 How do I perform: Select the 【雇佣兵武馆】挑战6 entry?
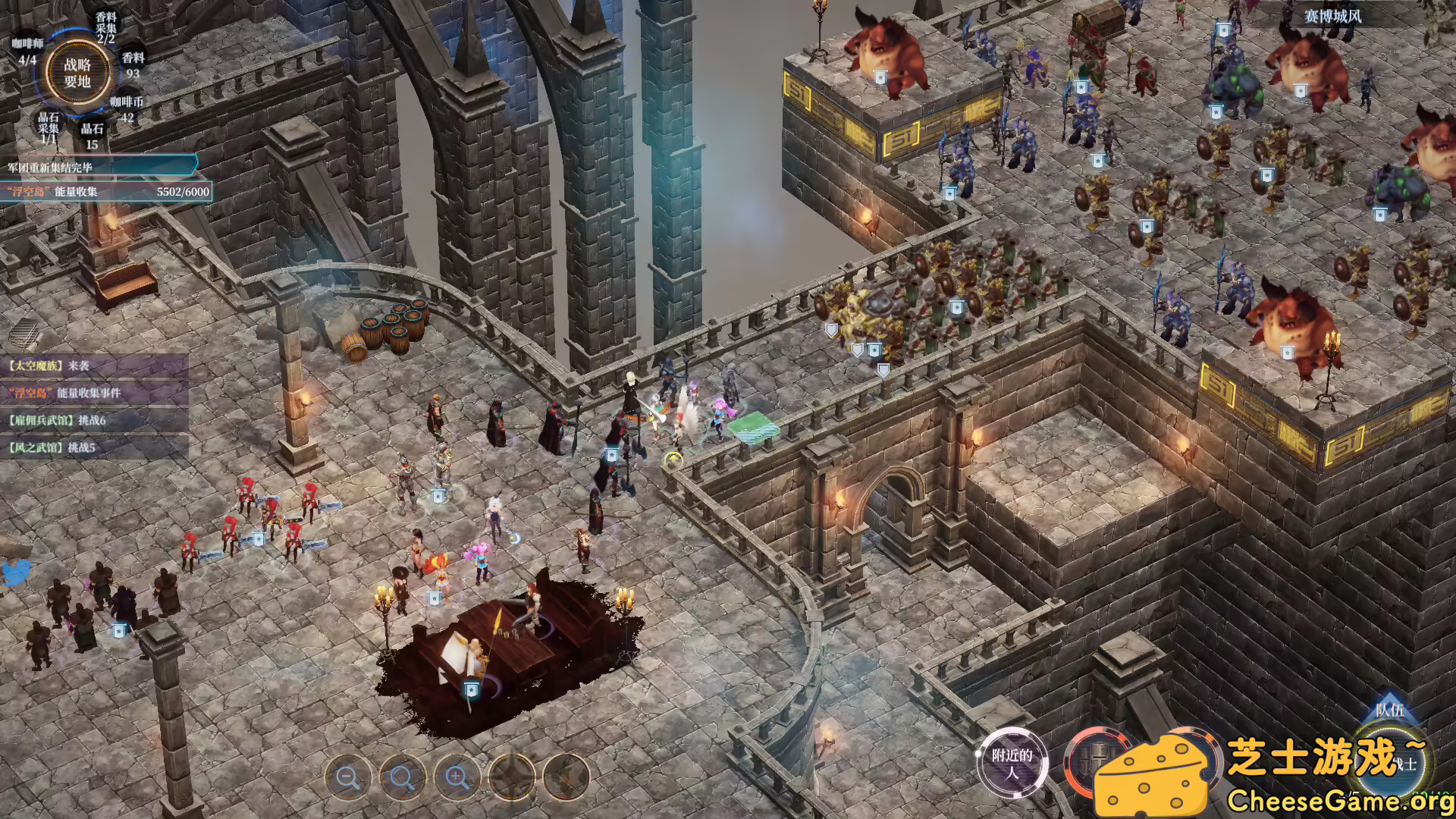pyautogui.click(x=58, y=420)
